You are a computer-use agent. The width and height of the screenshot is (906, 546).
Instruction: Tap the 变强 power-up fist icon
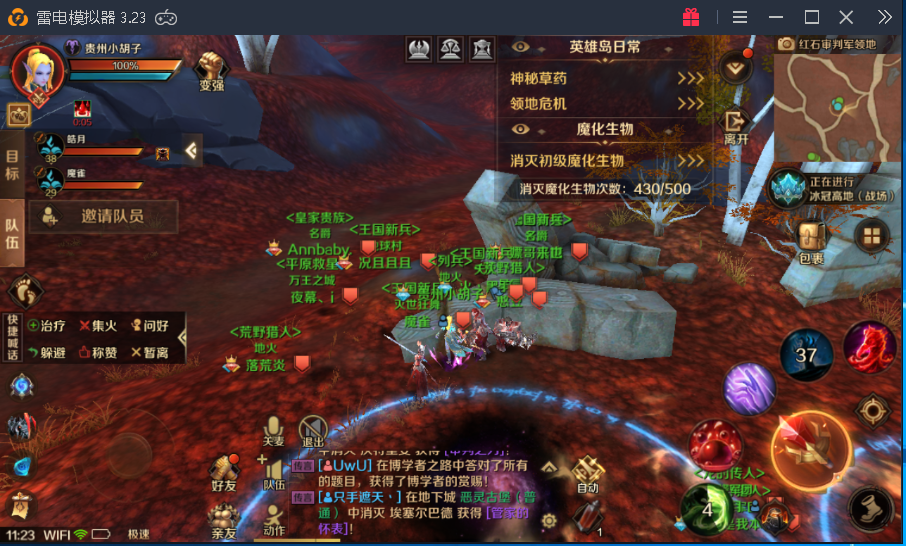211,68
